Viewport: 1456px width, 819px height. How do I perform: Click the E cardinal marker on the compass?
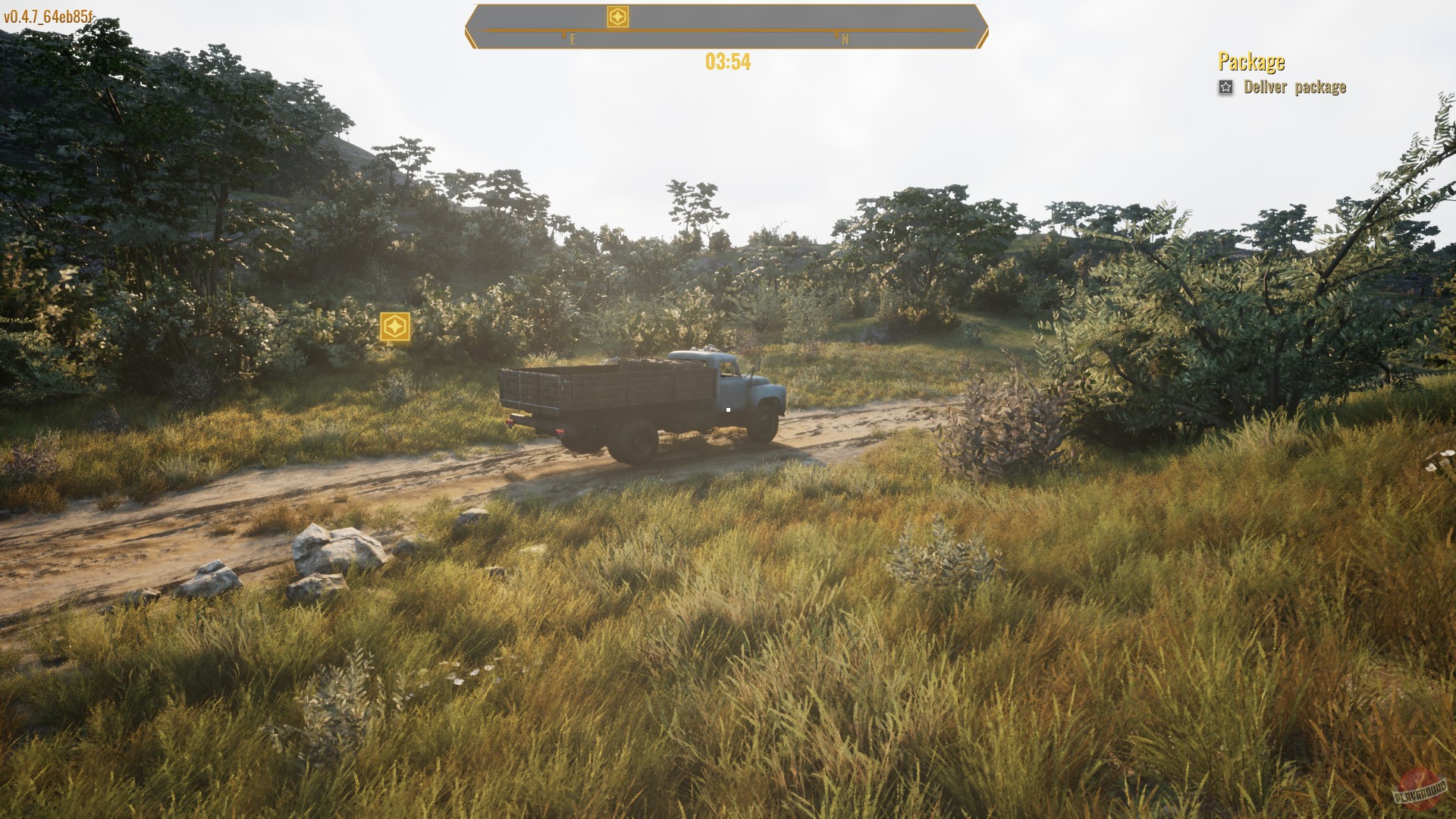[570, 36]
